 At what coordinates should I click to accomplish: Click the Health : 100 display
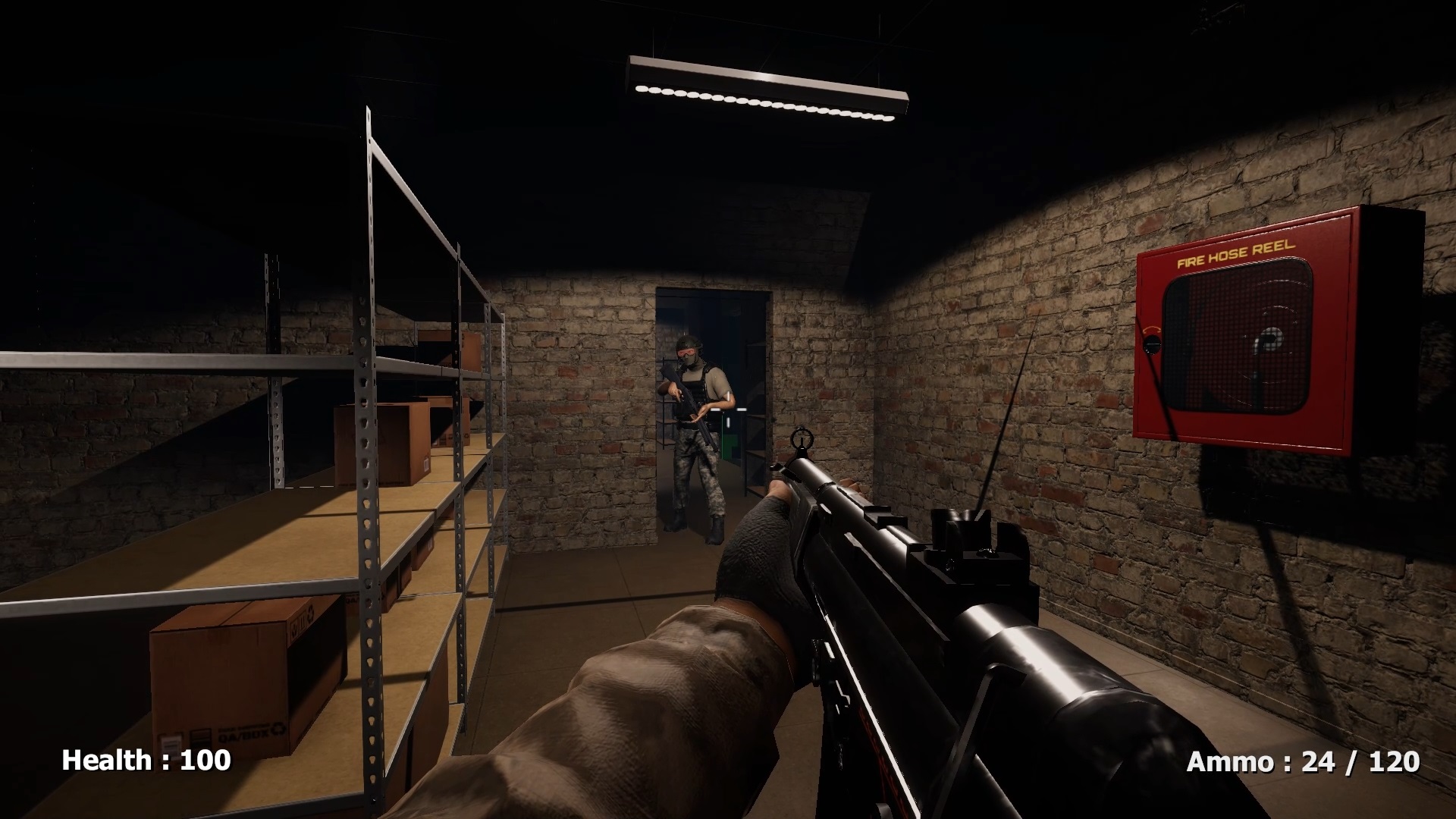click(x=146, y=758)
